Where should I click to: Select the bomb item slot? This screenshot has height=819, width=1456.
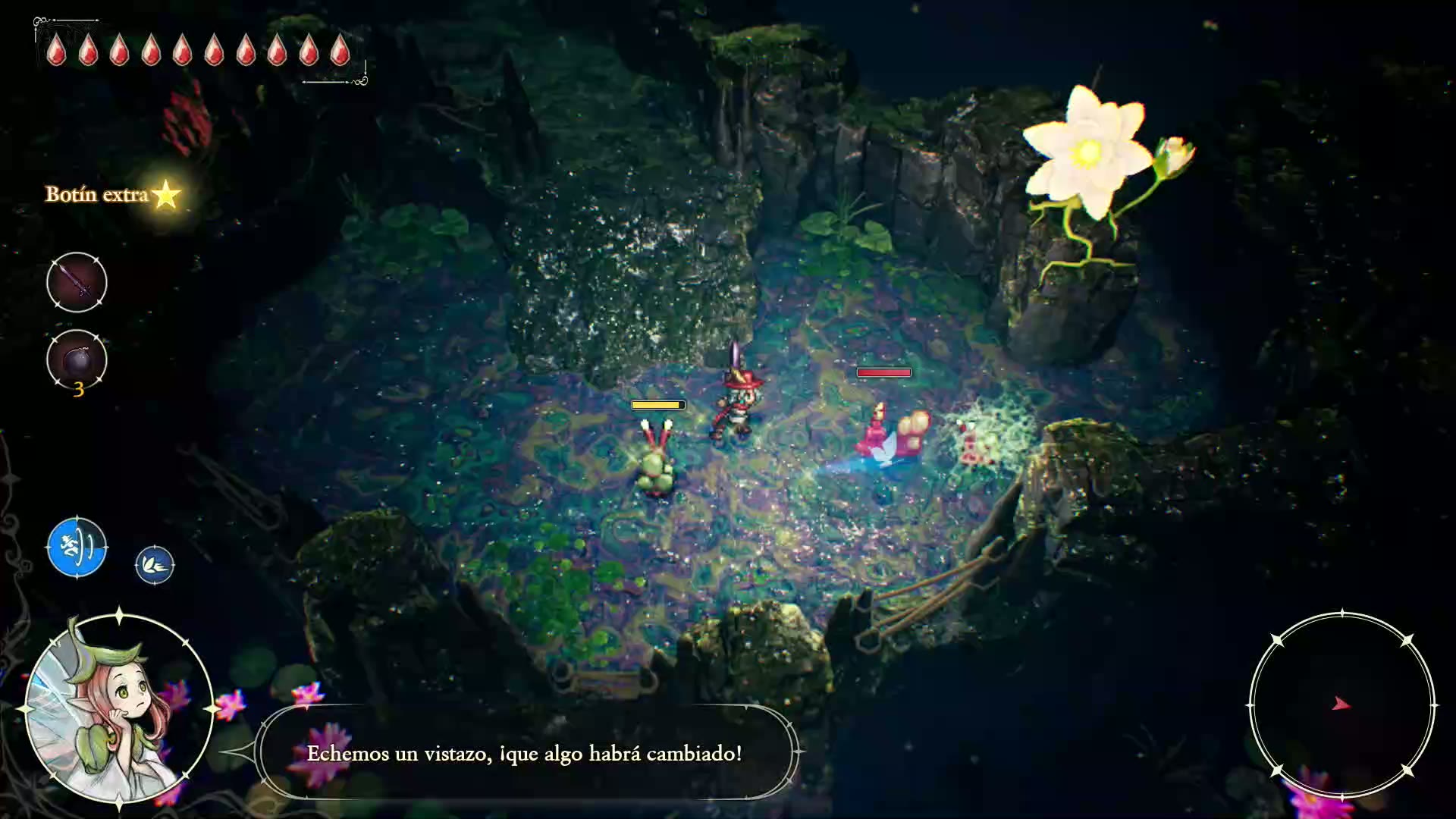click(77, 360)
